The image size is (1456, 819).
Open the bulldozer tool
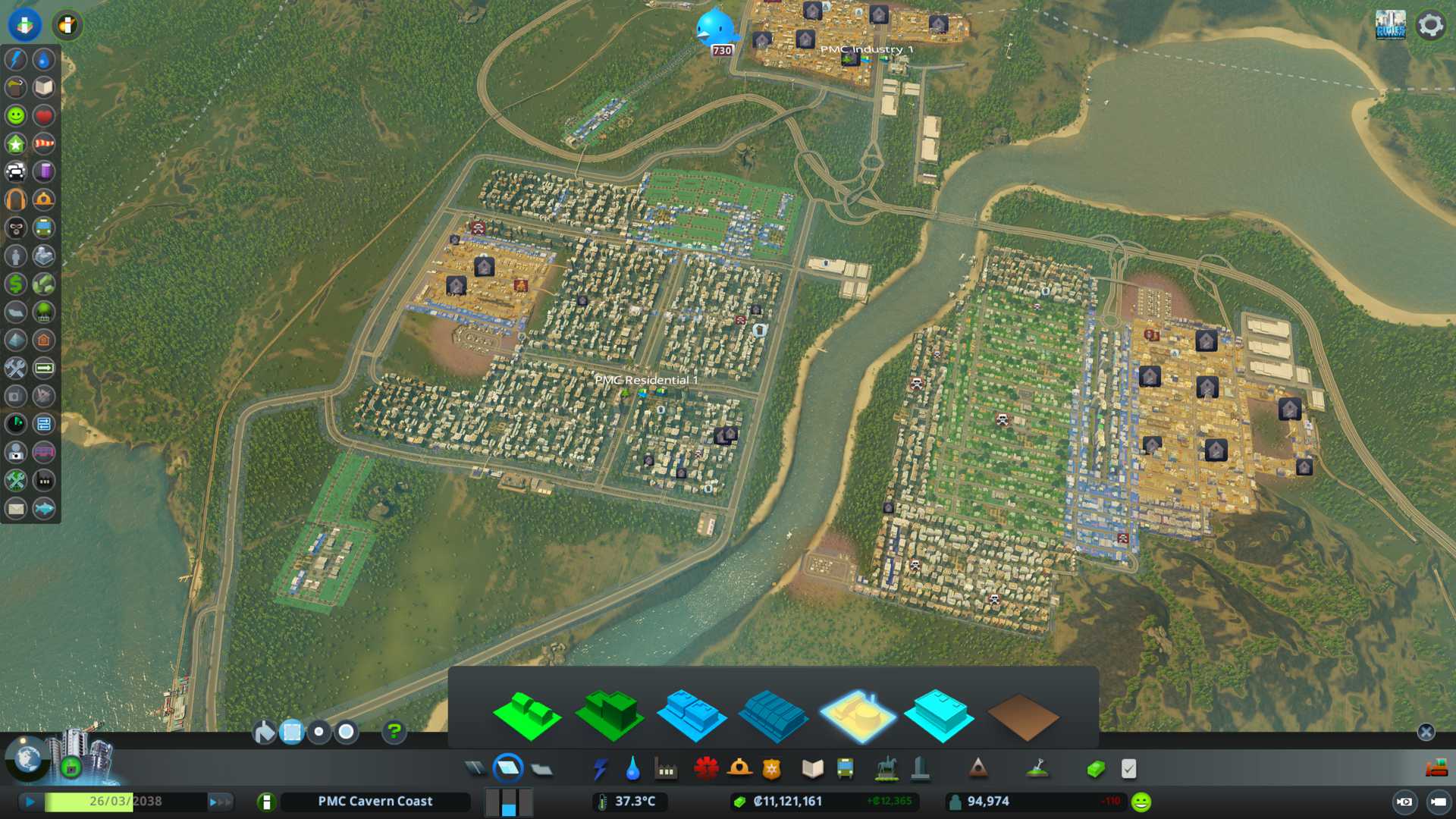pyautogui.click(x=1436, y=769)
